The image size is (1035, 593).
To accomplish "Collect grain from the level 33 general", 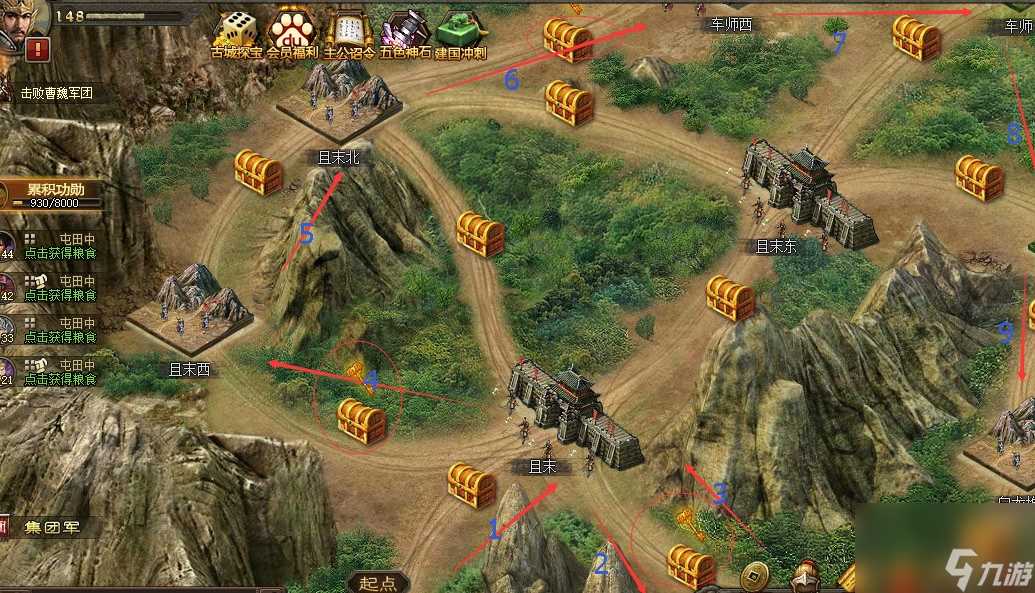I will [60, 331].
